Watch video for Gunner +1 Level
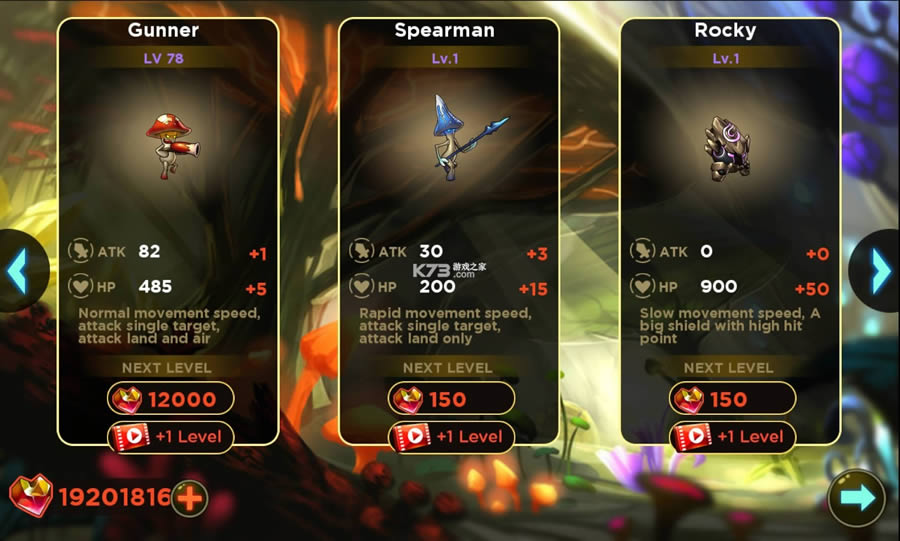The image size is (900, 541). 170,437
